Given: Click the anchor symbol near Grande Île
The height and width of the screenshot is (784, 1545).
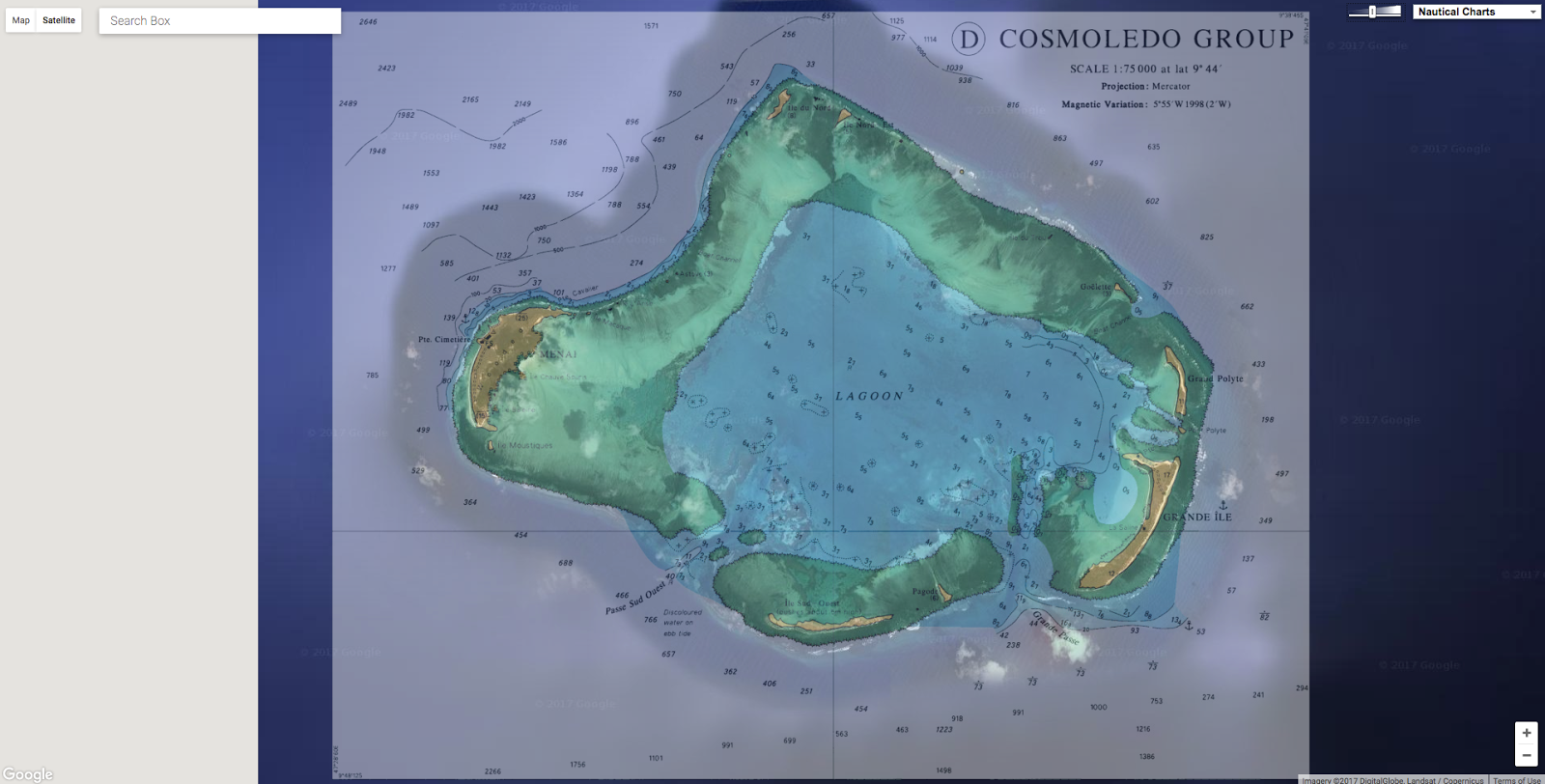Looking at the screenshot, I should click(x=1223, y=505).
